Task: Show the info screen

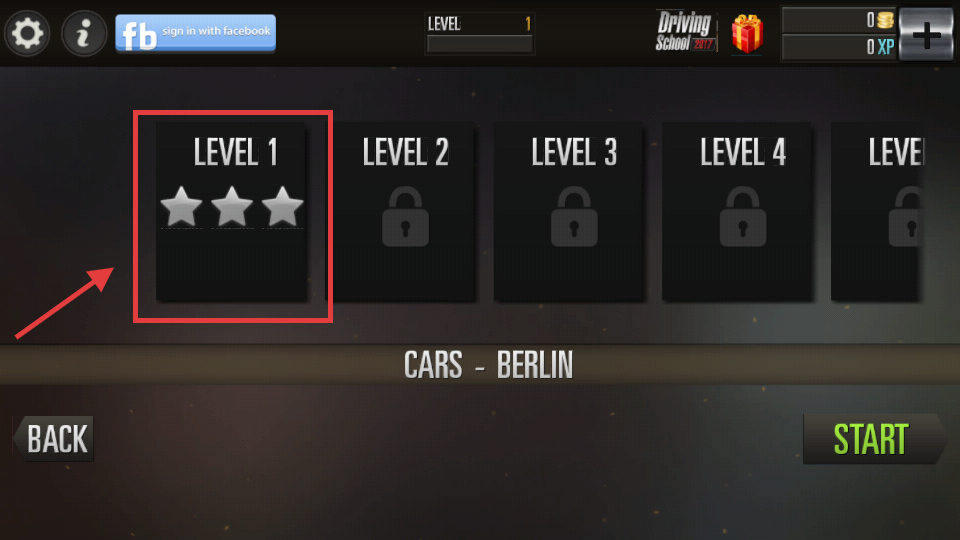Action: pyautogui.click(x=85, y=34)
